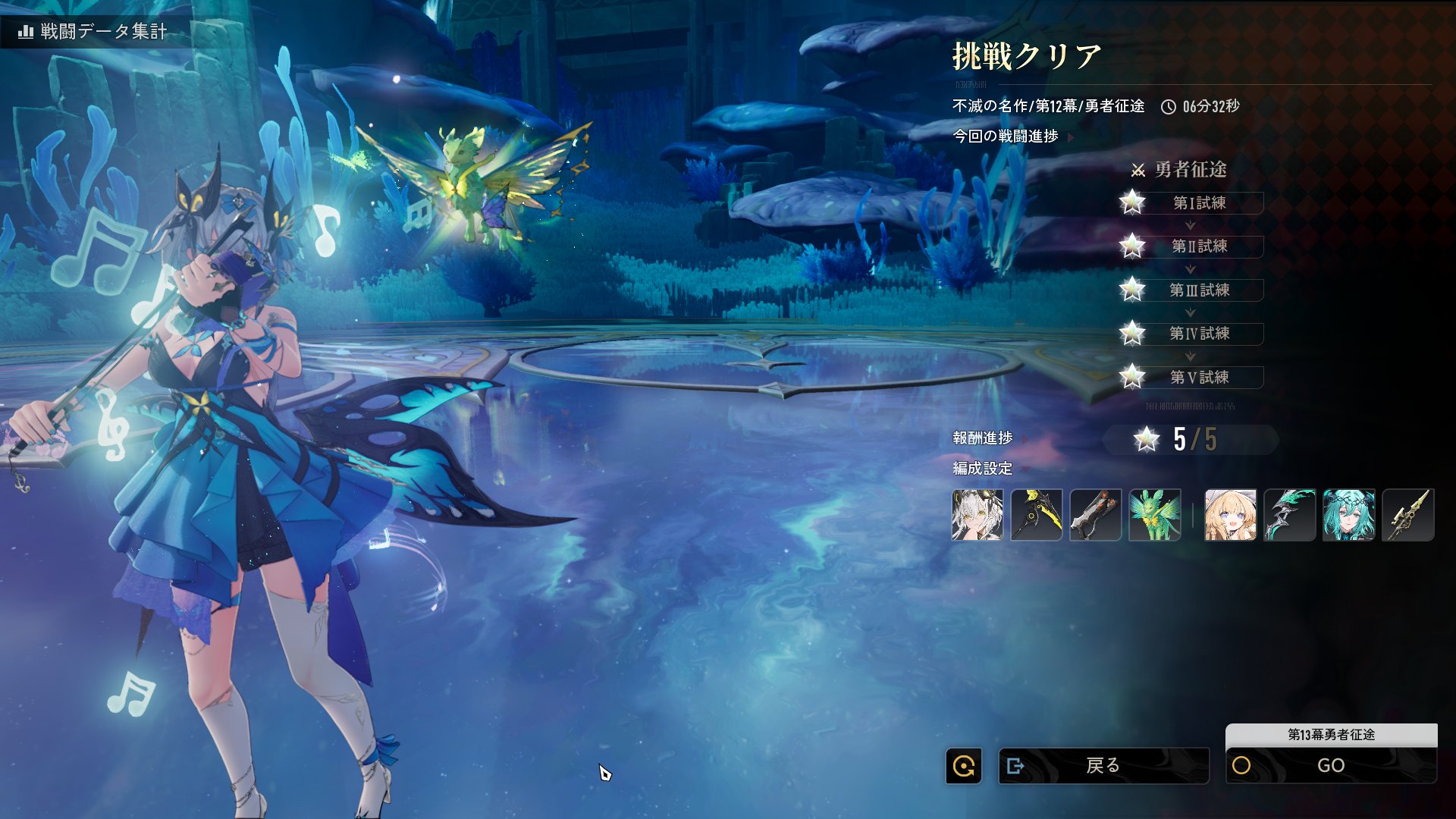Click the 戻る return button

[1103, 766]
